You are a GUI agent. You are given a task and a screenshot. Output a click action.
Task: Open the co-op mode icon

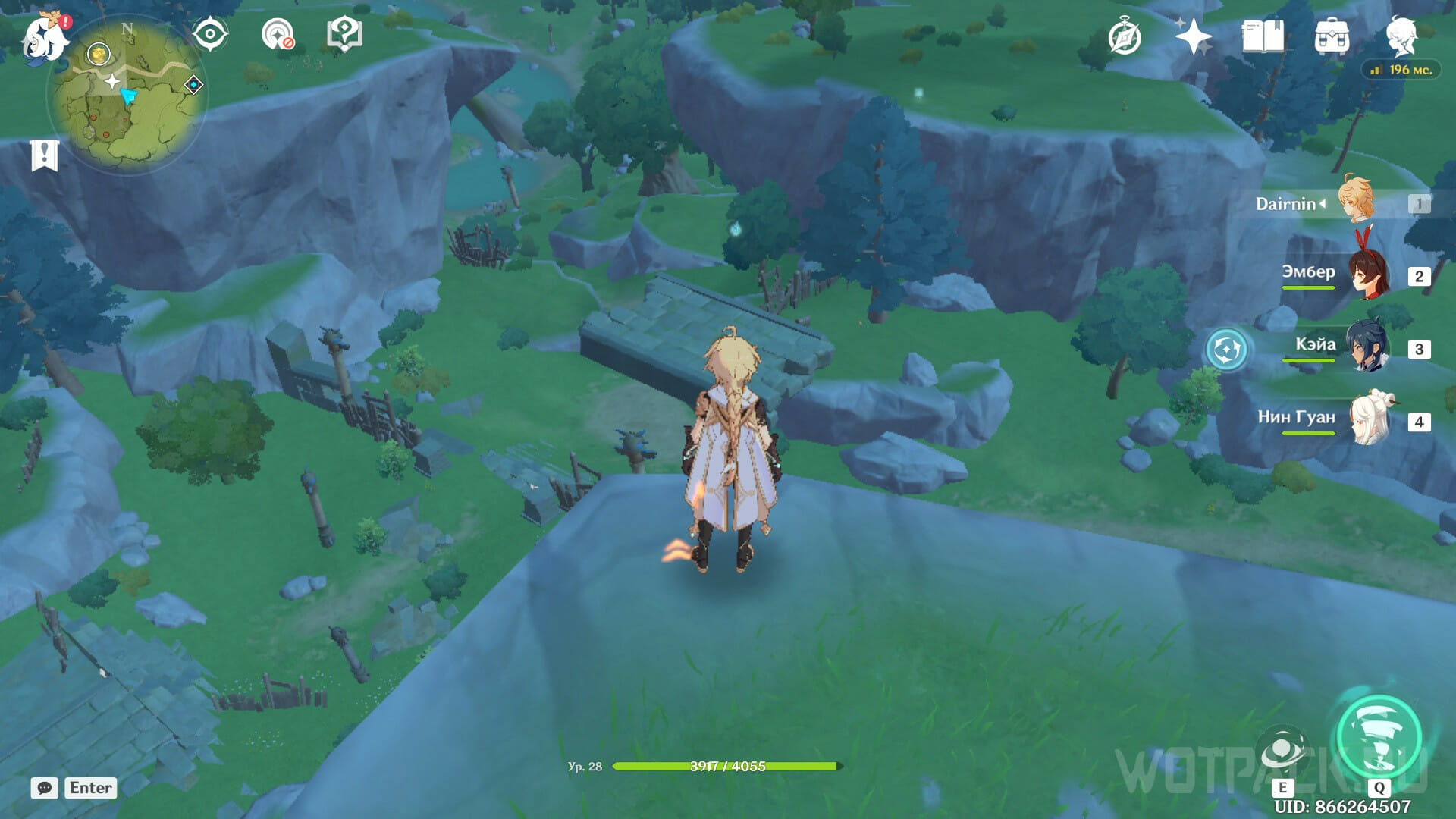click(278, 35)
